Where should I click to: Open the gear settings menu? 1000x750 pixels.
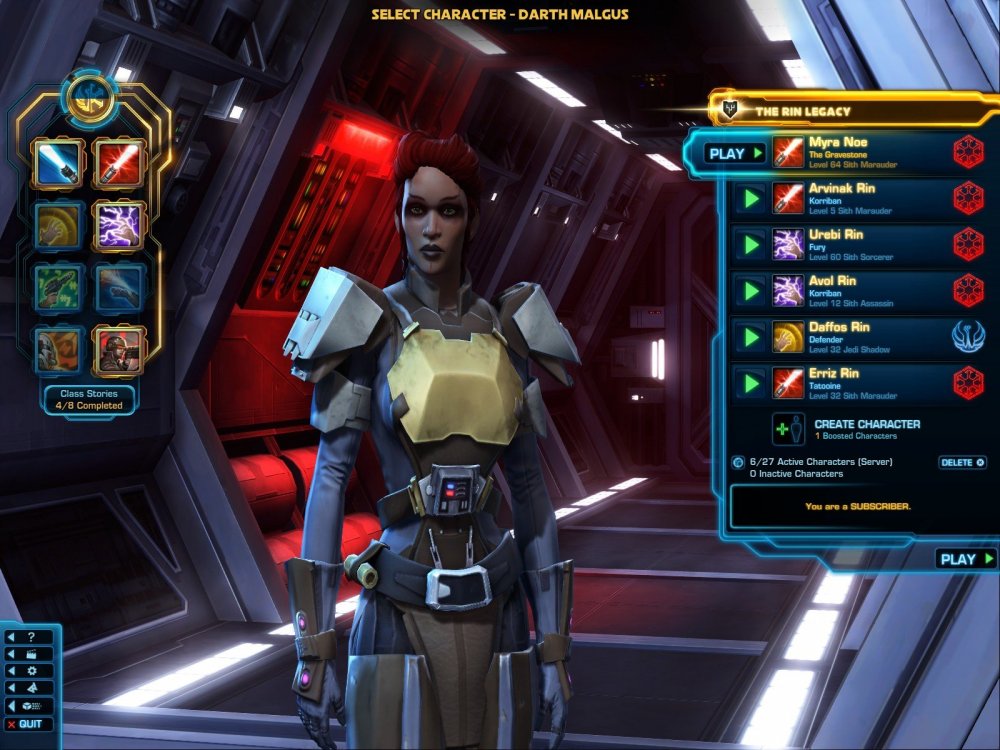(29, 671)
